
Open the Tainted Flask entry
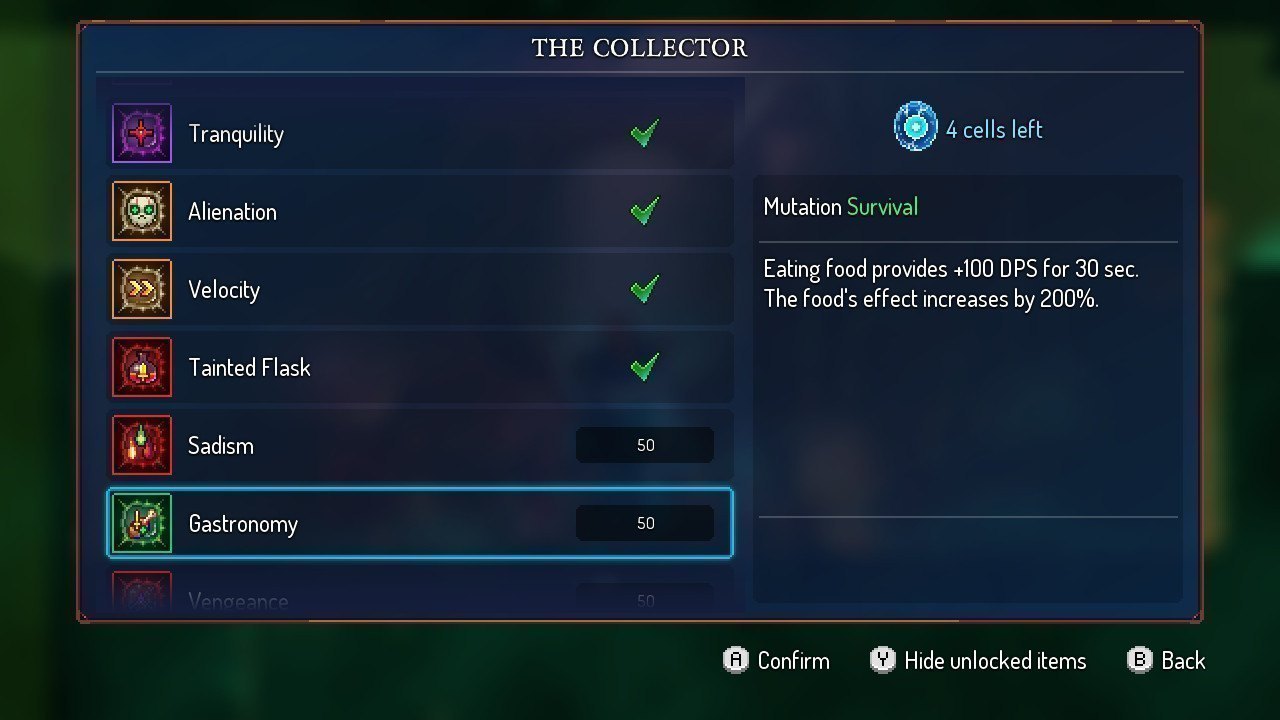420,368
